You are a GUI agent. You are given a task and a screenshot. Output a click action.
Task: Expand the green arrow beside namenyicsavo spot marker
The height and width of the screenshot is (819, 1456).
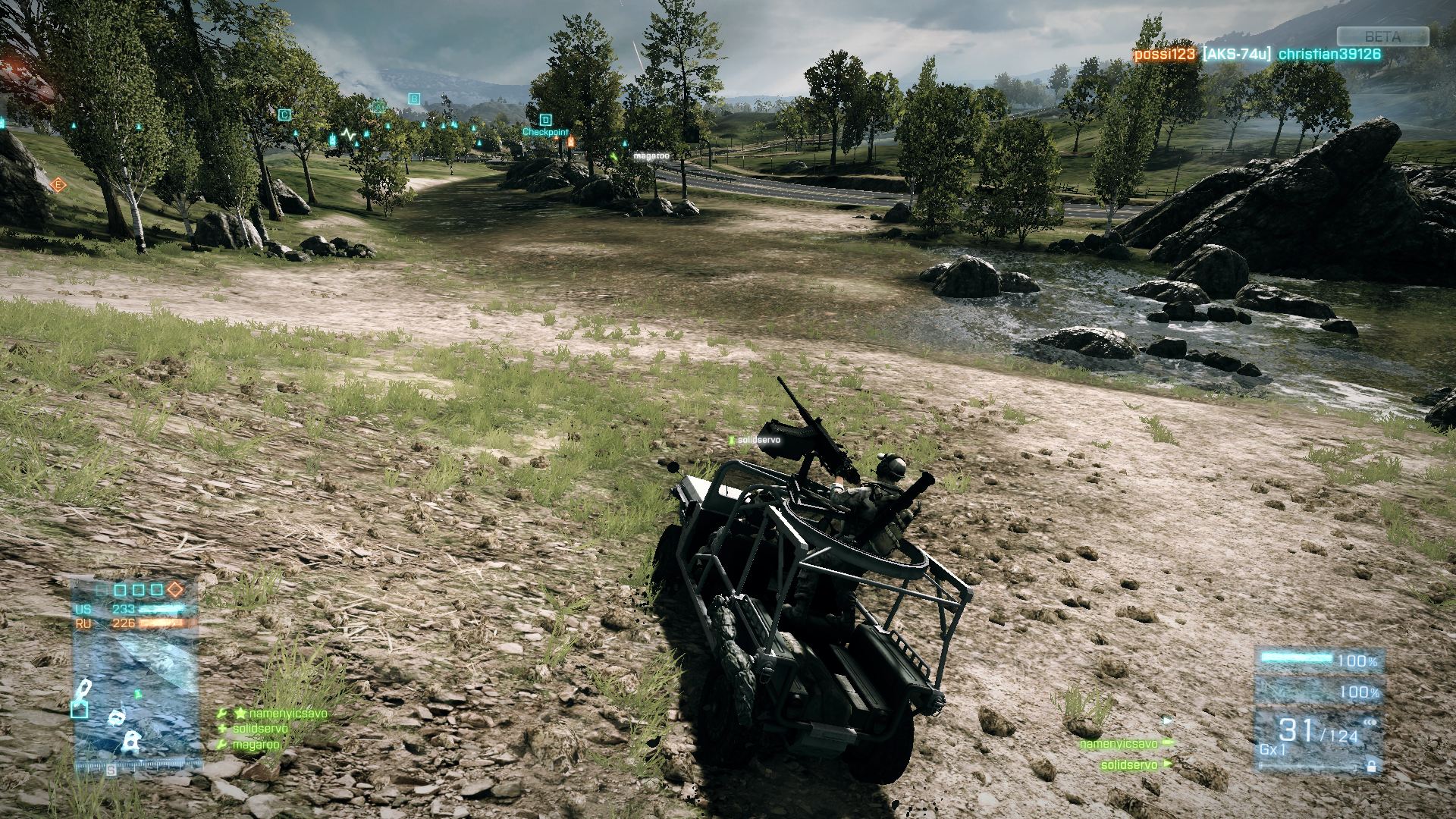(x=1167, y=743)
